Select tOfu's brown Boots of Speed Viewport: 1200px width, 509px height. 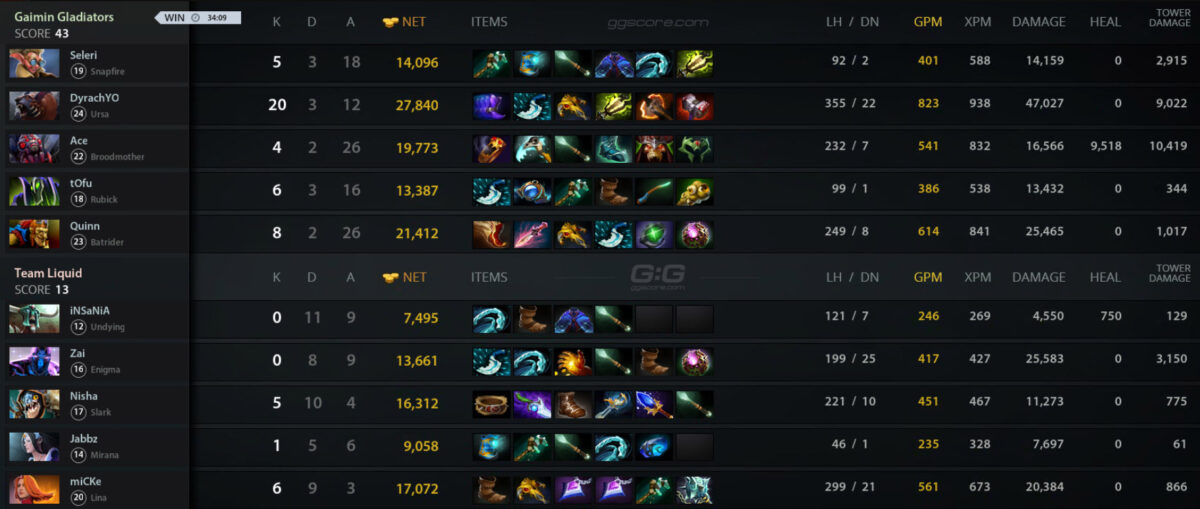[x=613, y=191]
